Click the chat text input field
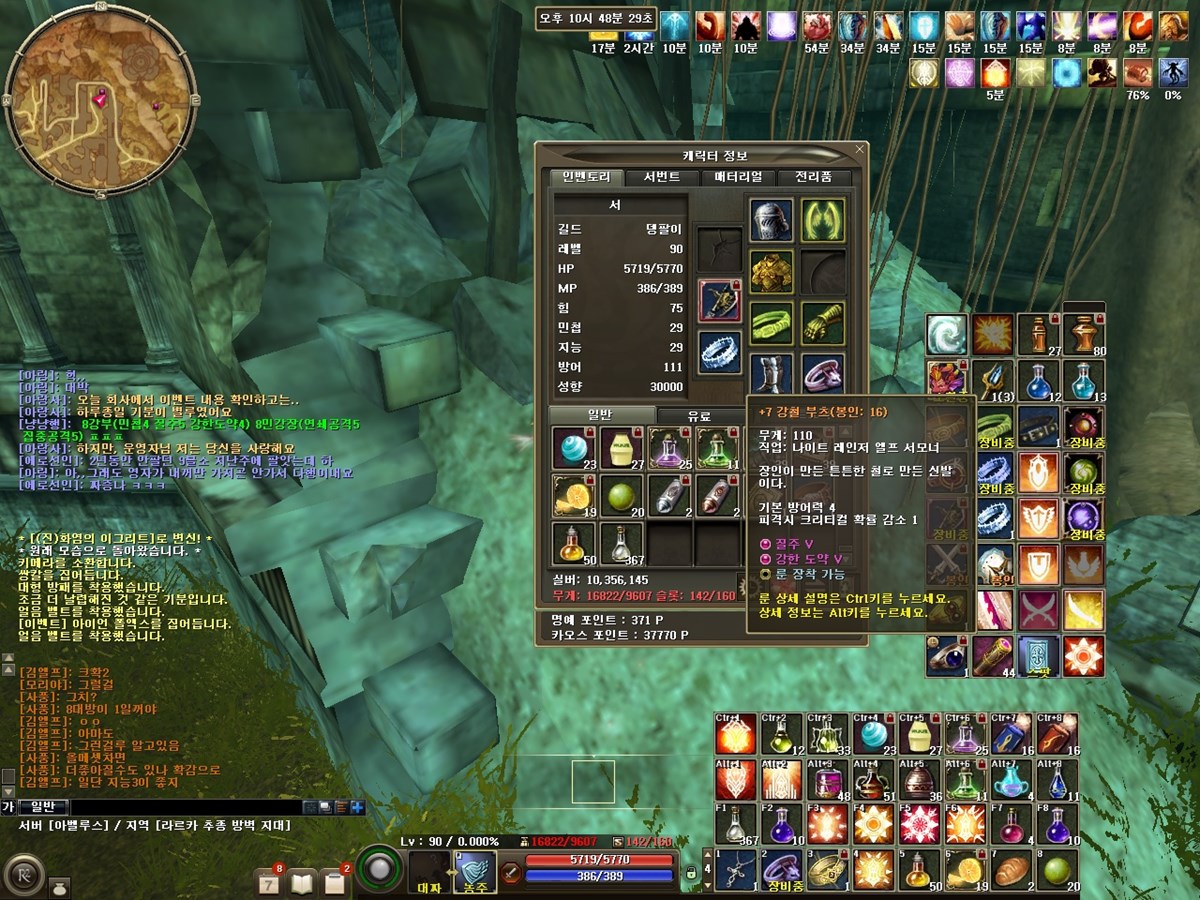This screenshot has width=1200, height=900. click(x=185, y=807)
